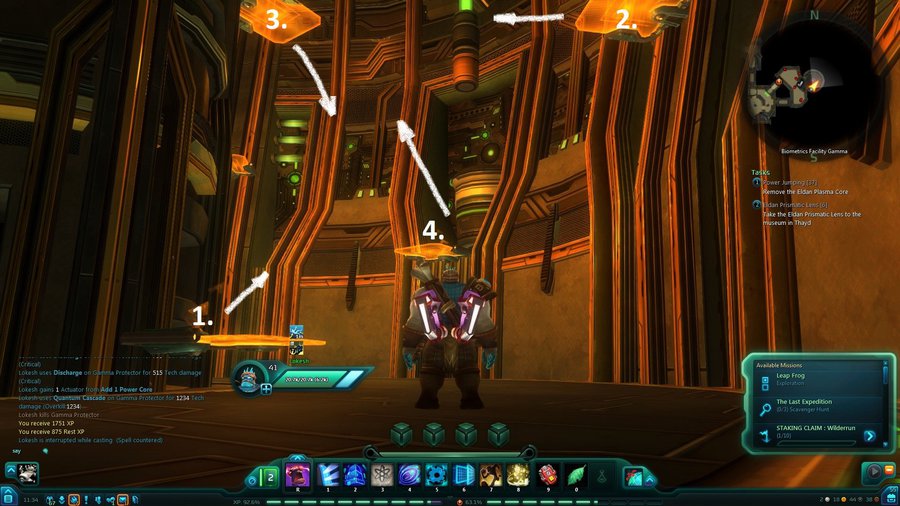
Task: Use the red robot ability in slot 9
Action: (x=547, y=474)
